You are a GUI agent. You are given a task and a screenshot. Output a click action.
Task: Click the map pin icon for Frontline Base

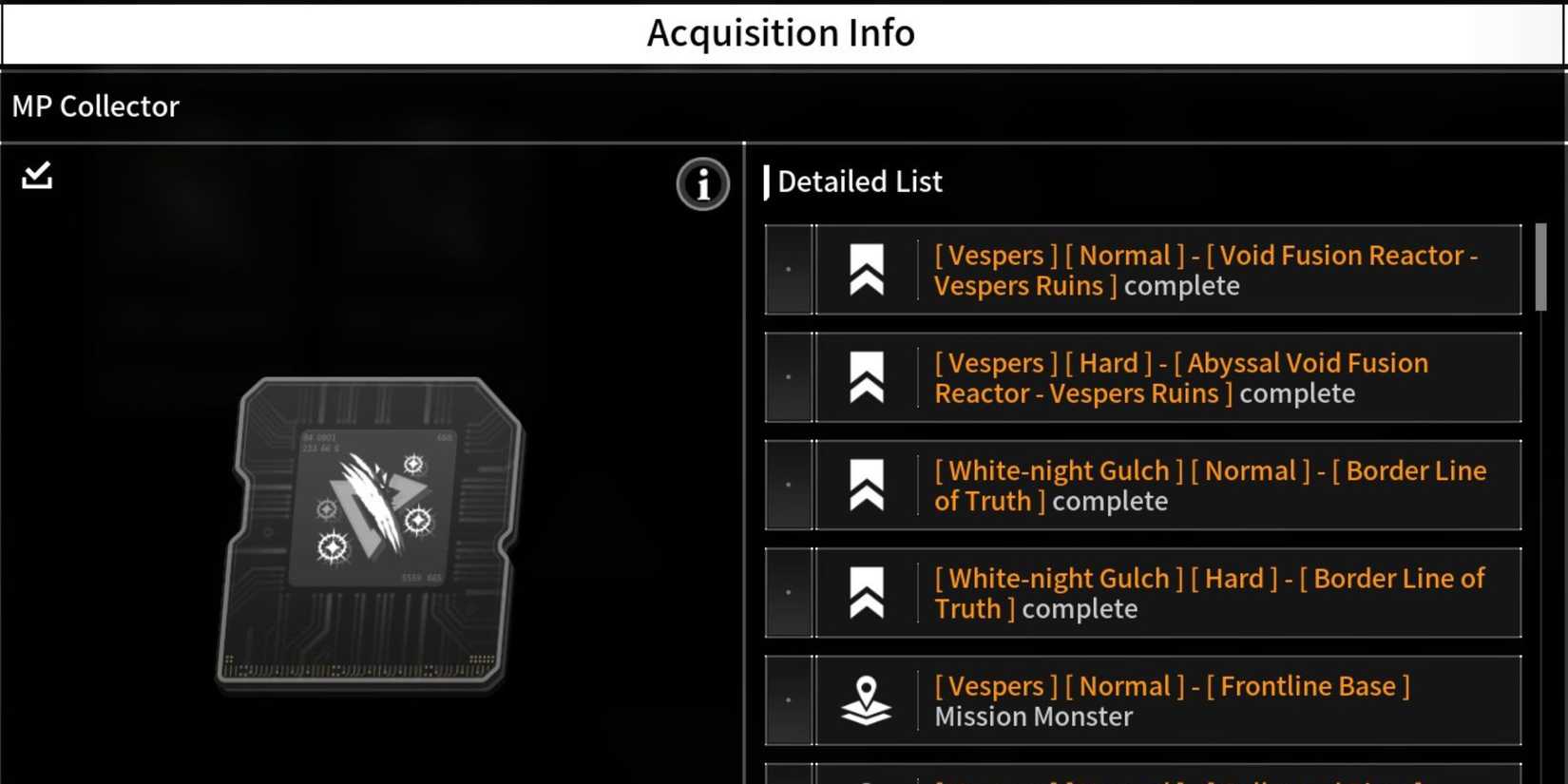(867, 700)
